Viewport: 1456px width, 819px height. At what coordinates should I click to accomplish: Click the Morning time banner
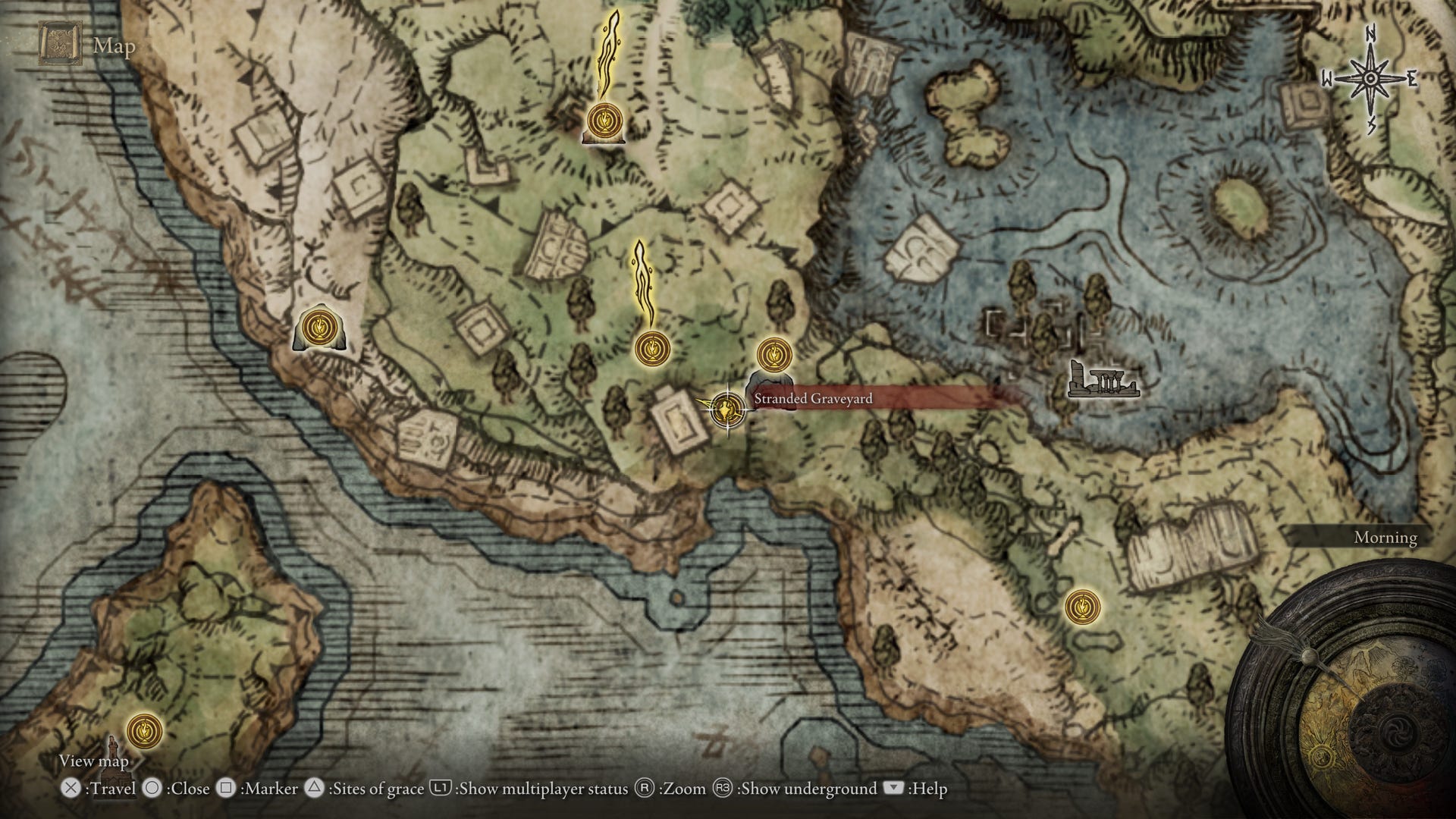click(x=1384, y=537)
